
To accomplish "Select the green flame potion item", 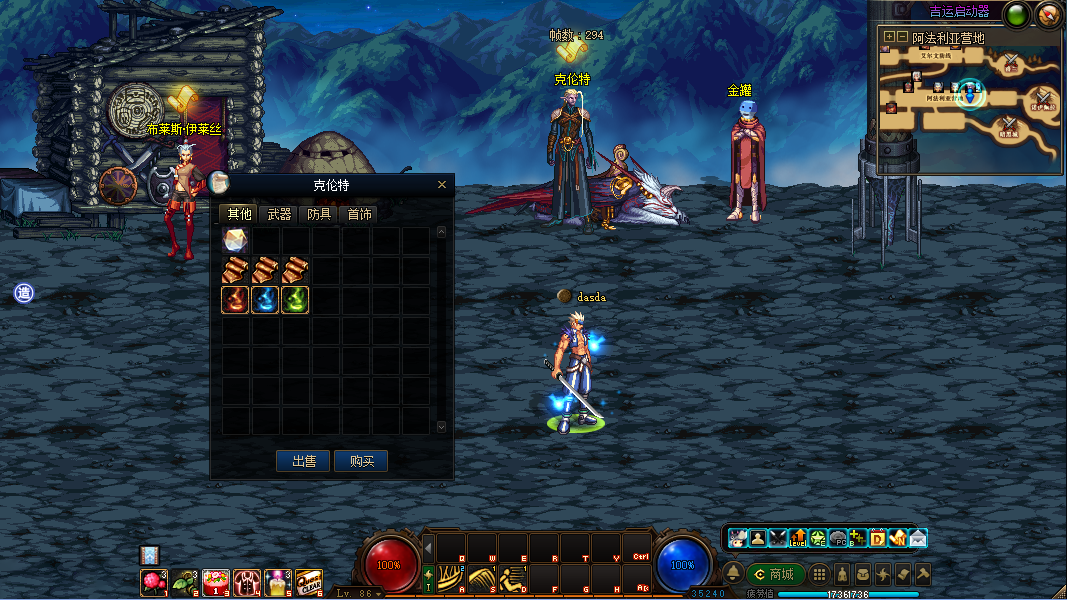I will click(x=295, y=300).
